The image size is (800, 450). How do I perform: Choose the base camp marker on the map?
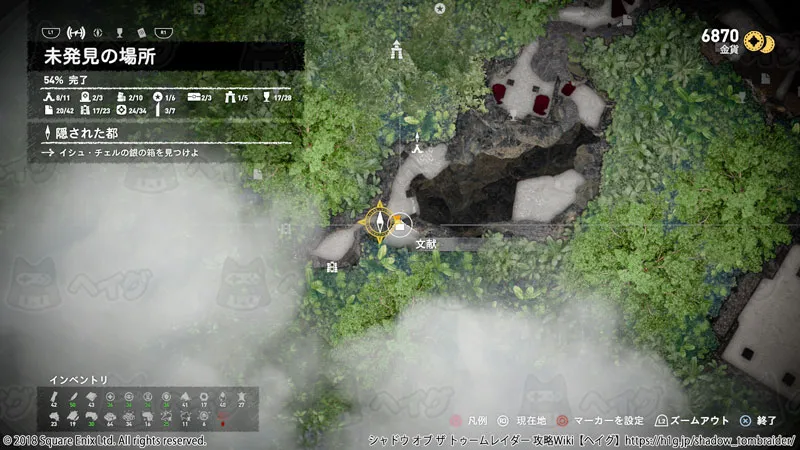point(417,148)
